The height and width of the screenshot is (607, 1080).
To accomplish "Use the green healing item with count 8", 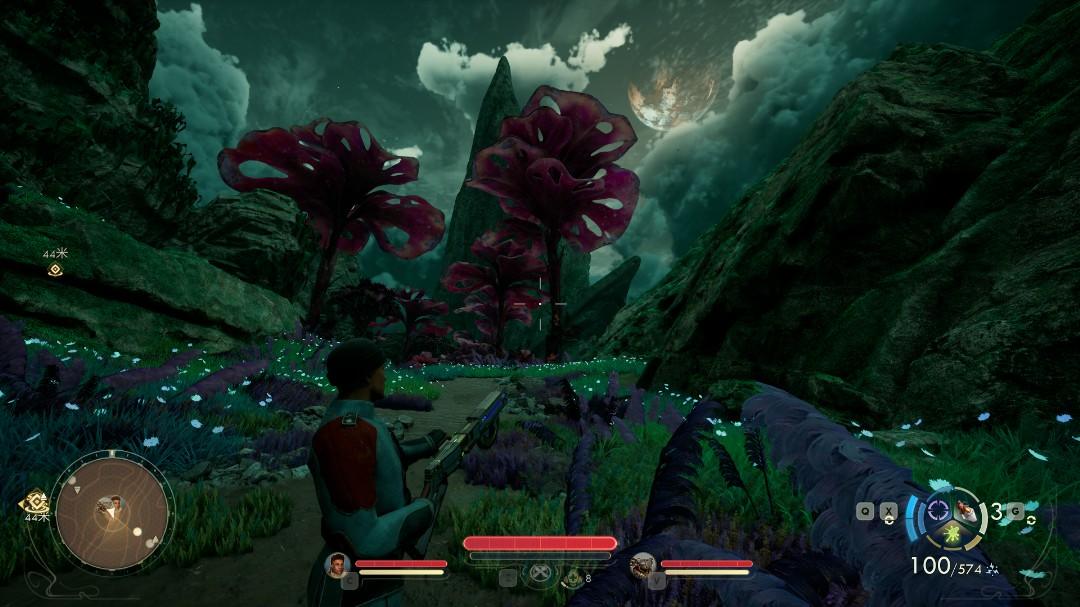I will coord(572,577).
